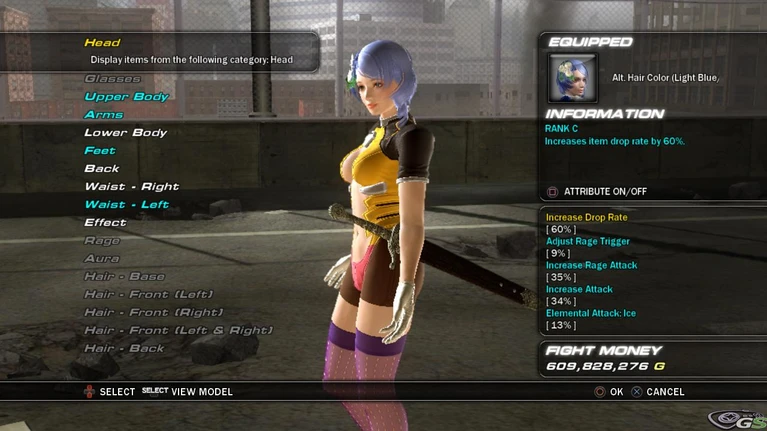767x431 pixels.
Task: Select Hair - Base entry
Action: 122,277
